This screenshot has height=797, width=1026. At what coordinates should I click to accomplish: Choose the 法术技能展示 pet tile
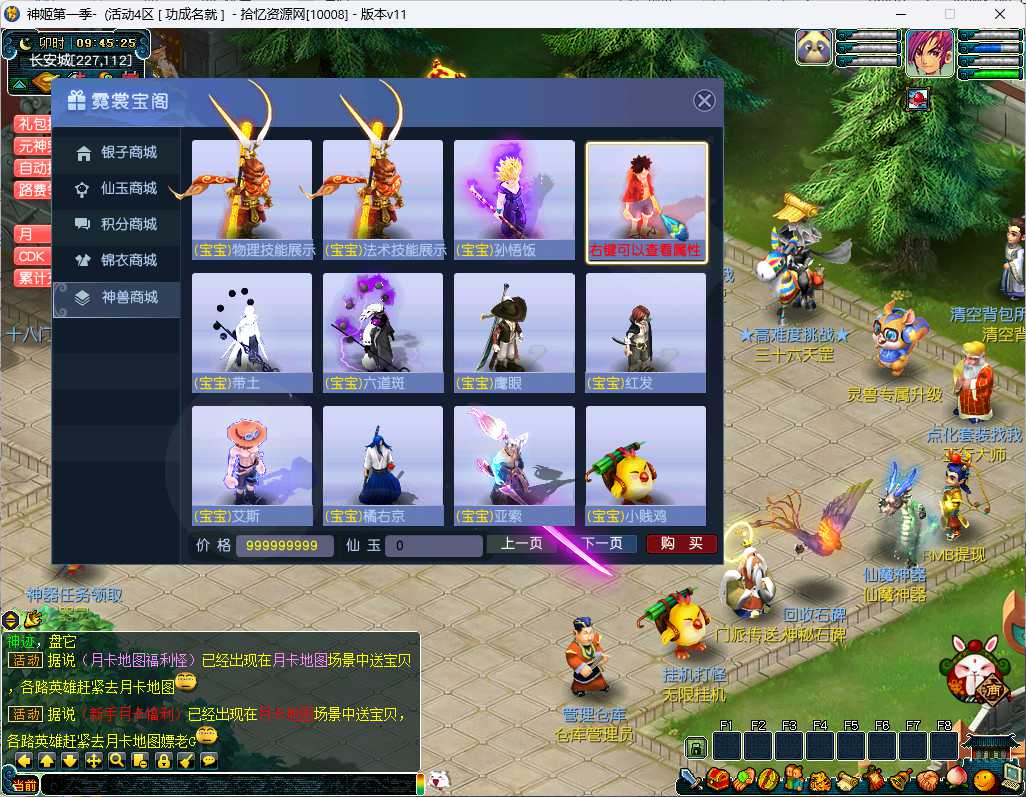point(383,200)
